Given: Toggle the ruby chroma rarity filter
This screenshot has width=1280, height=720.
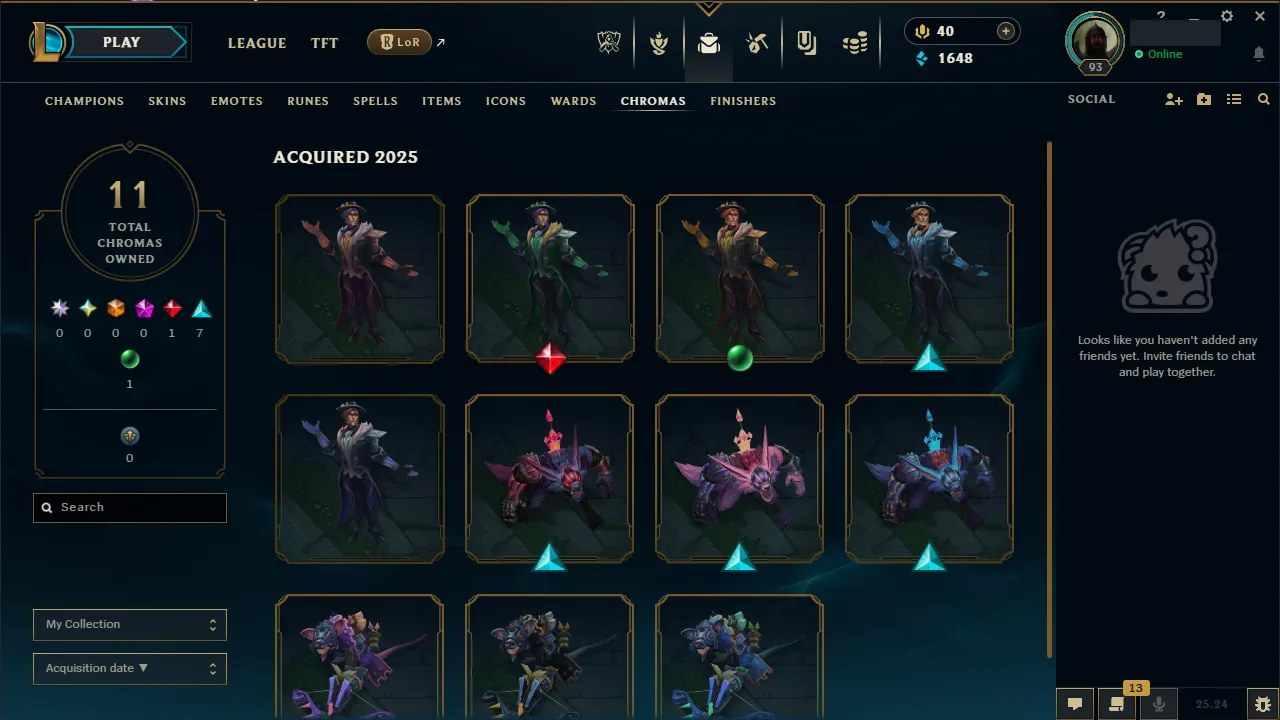Looking at the screenshot, I should click(x=171, y=308).
